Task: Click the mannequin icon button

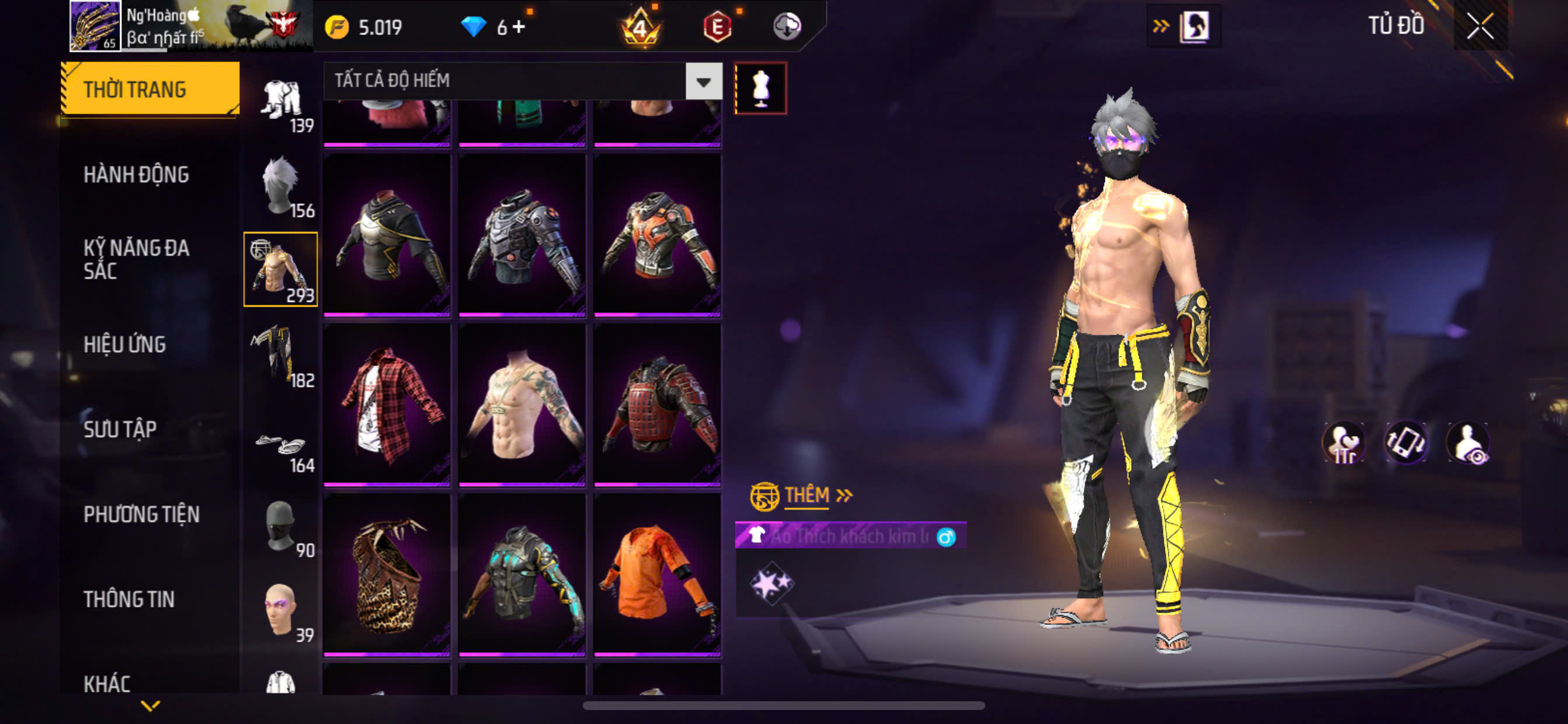Action: coord(760,88)
